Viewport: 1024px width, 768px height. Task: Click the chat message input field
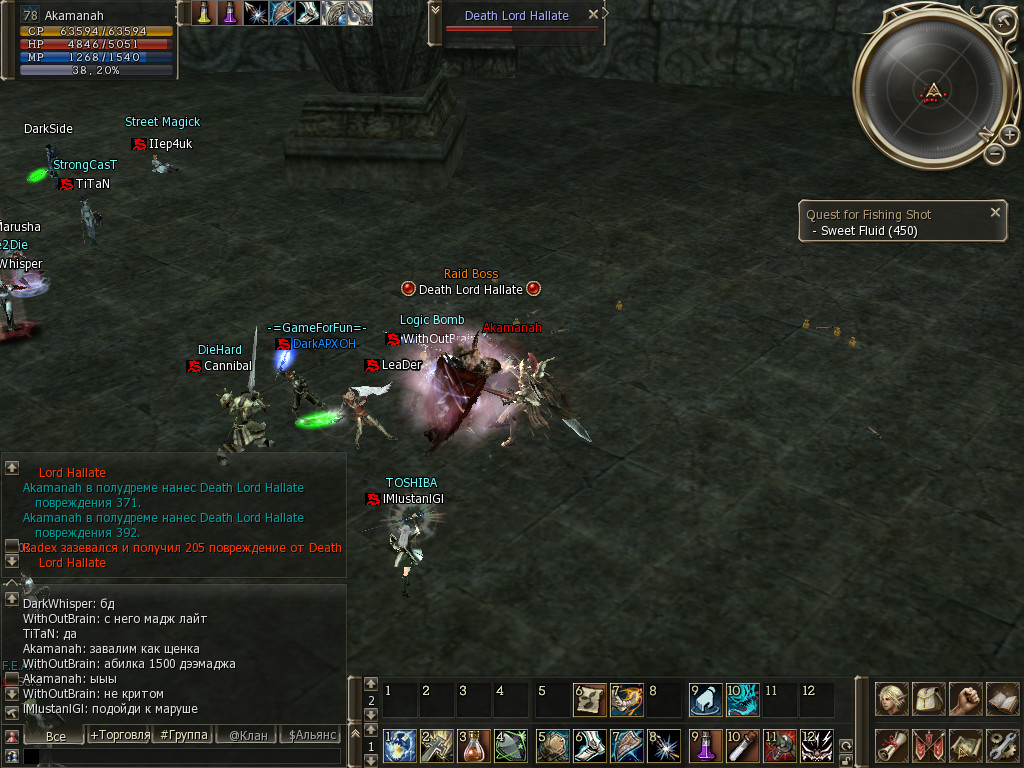(x=180, y=756)
